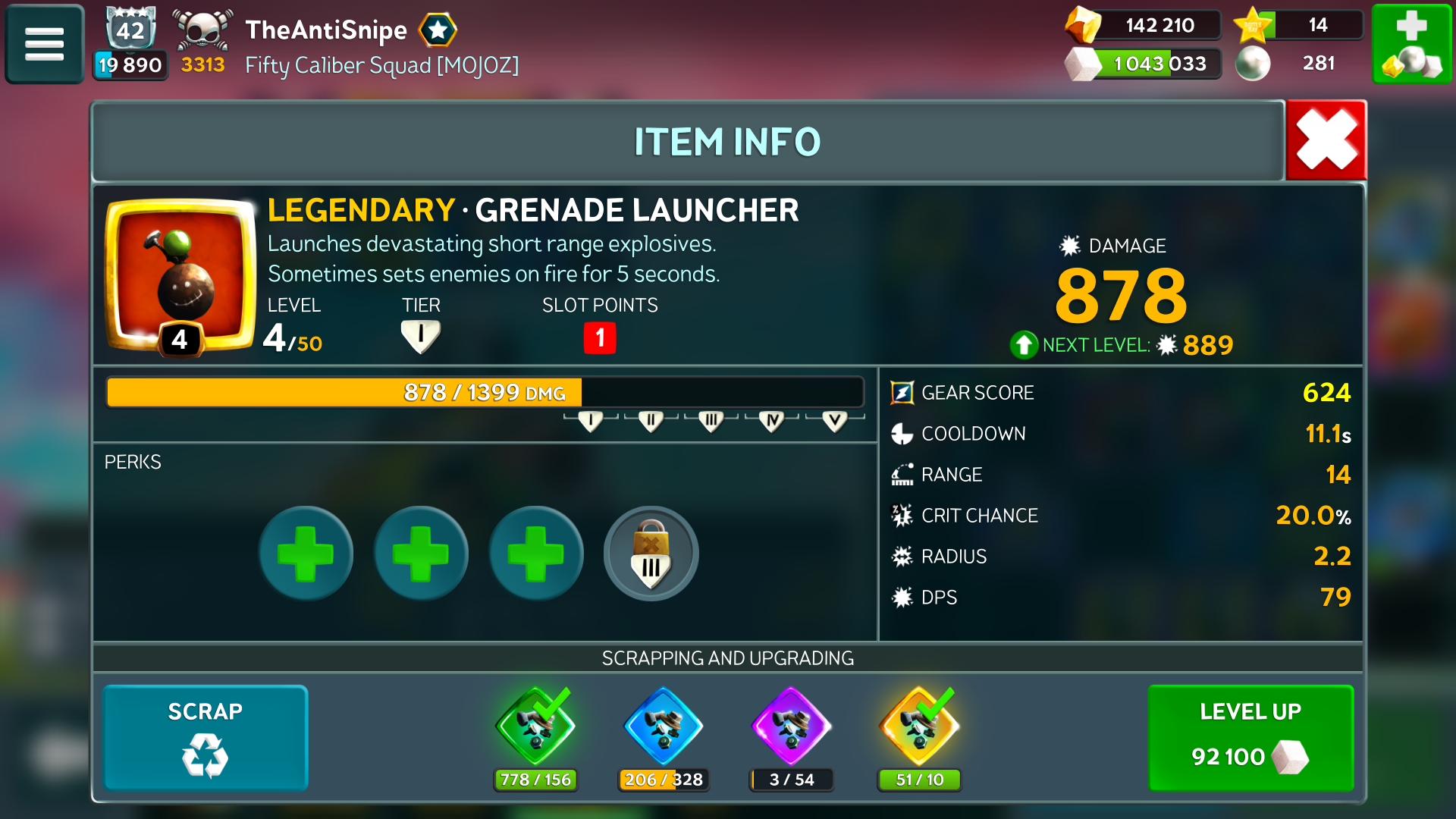Tap the gold currency counter
1456x819 pixels.
tap(1144, 25)
